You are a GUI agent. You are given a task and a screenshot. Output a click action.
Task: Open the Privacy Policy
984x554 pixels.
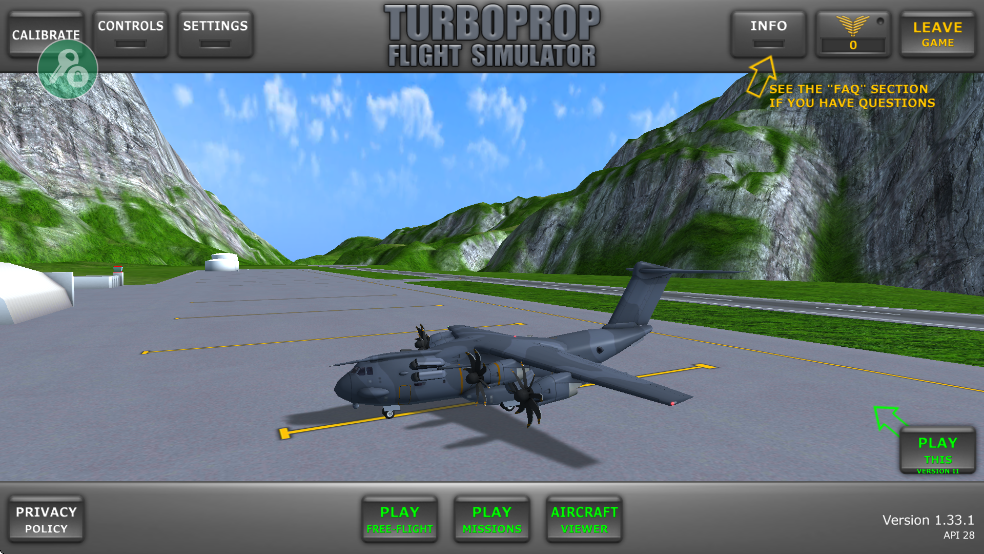click(46, 519)
